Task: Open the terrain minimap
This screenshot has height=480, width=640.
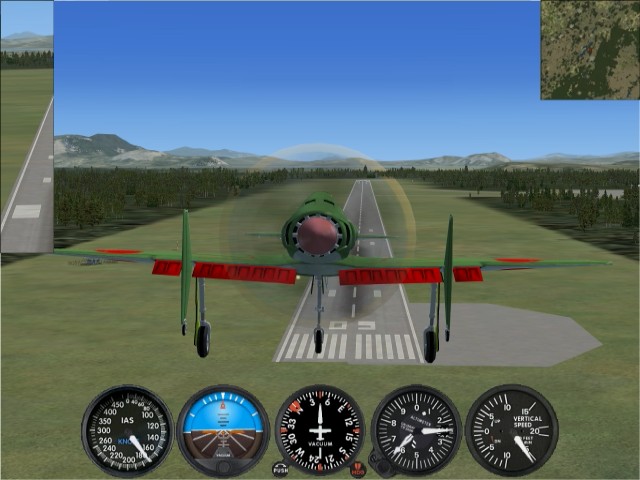Action: [x=590, y=49]
